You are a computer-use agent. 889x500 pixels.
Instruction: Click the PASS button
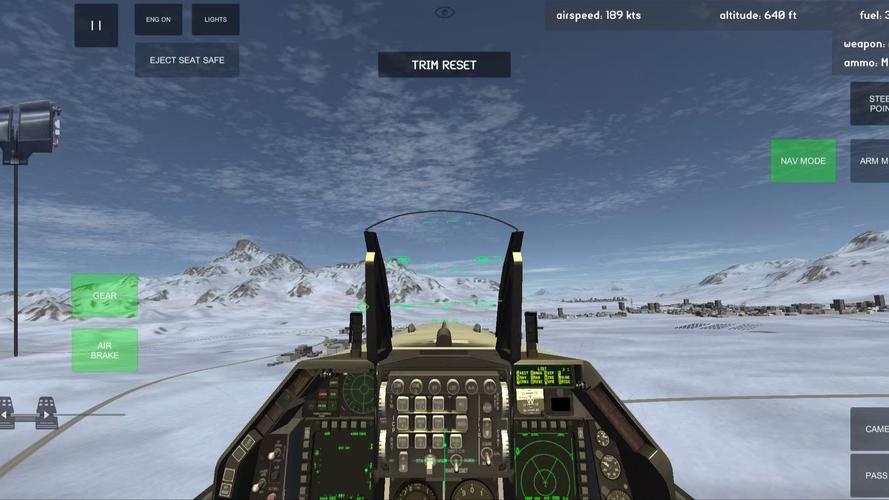pyautogui.click(x=870, y=476)
